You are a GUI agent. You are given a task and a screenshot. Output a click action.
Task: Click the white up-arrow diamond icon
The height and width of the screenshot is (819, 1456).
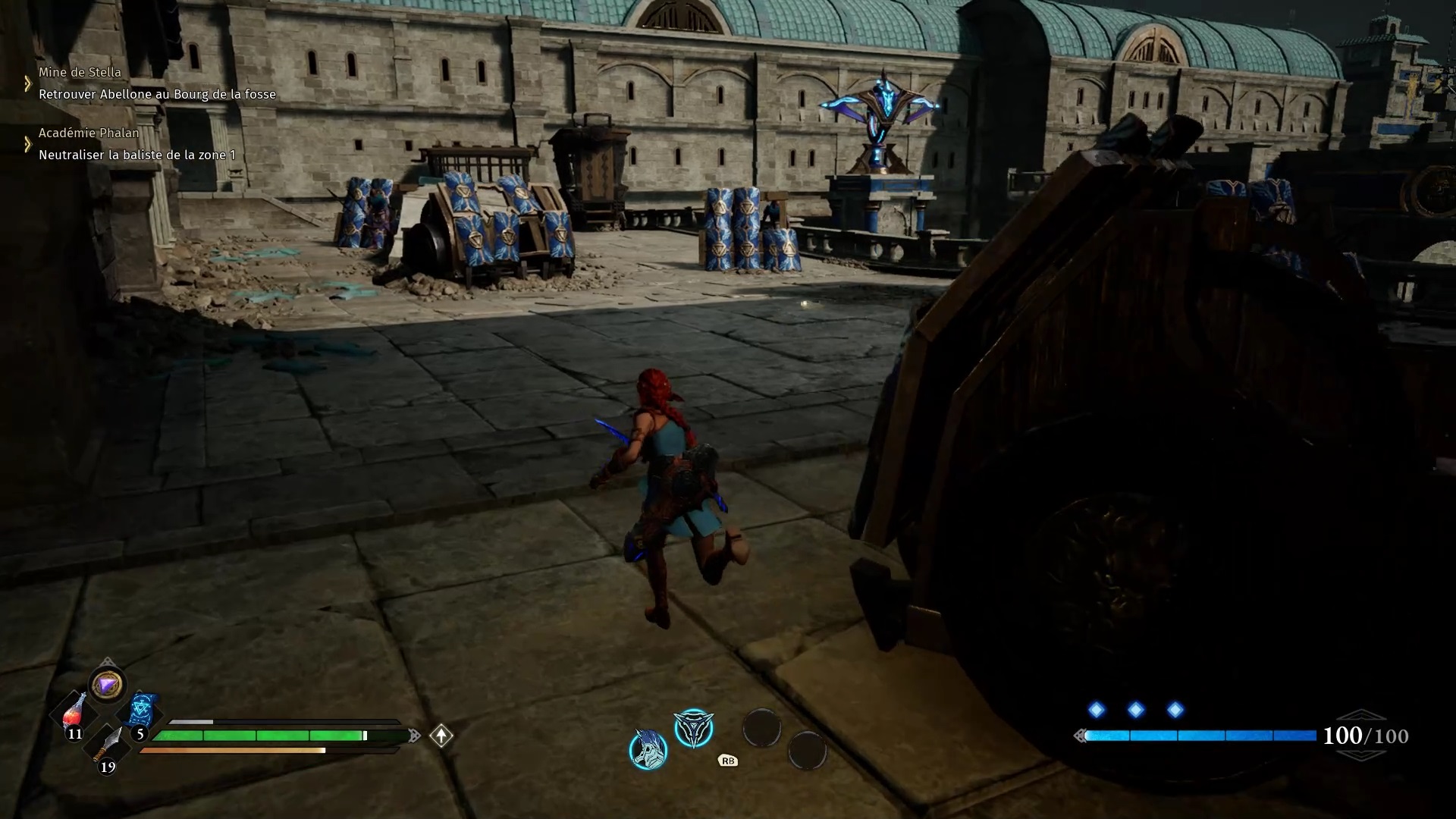[x=441, y=736]
